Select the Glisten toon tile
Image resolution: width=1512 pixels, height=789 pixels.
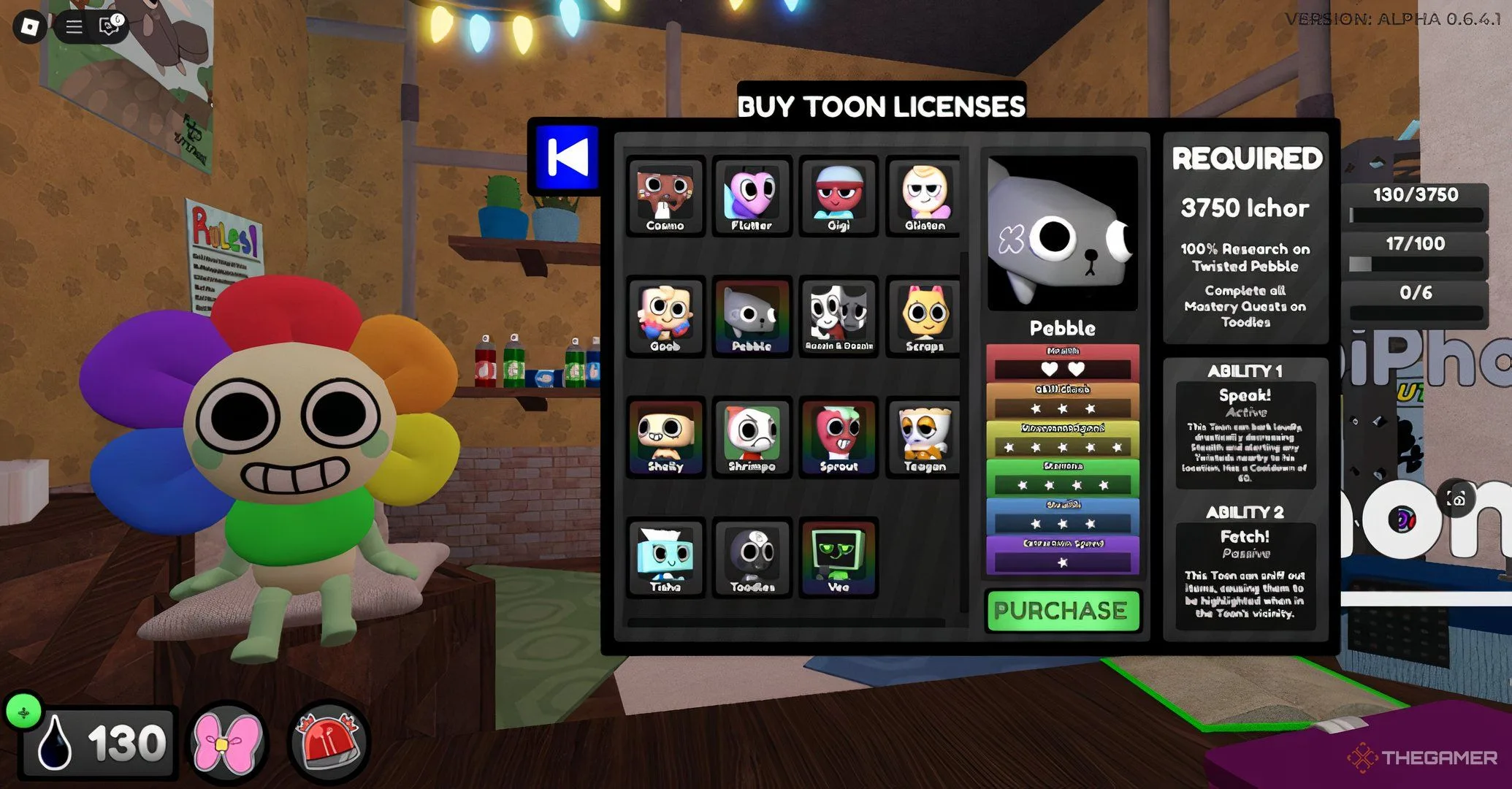point(924,196)
